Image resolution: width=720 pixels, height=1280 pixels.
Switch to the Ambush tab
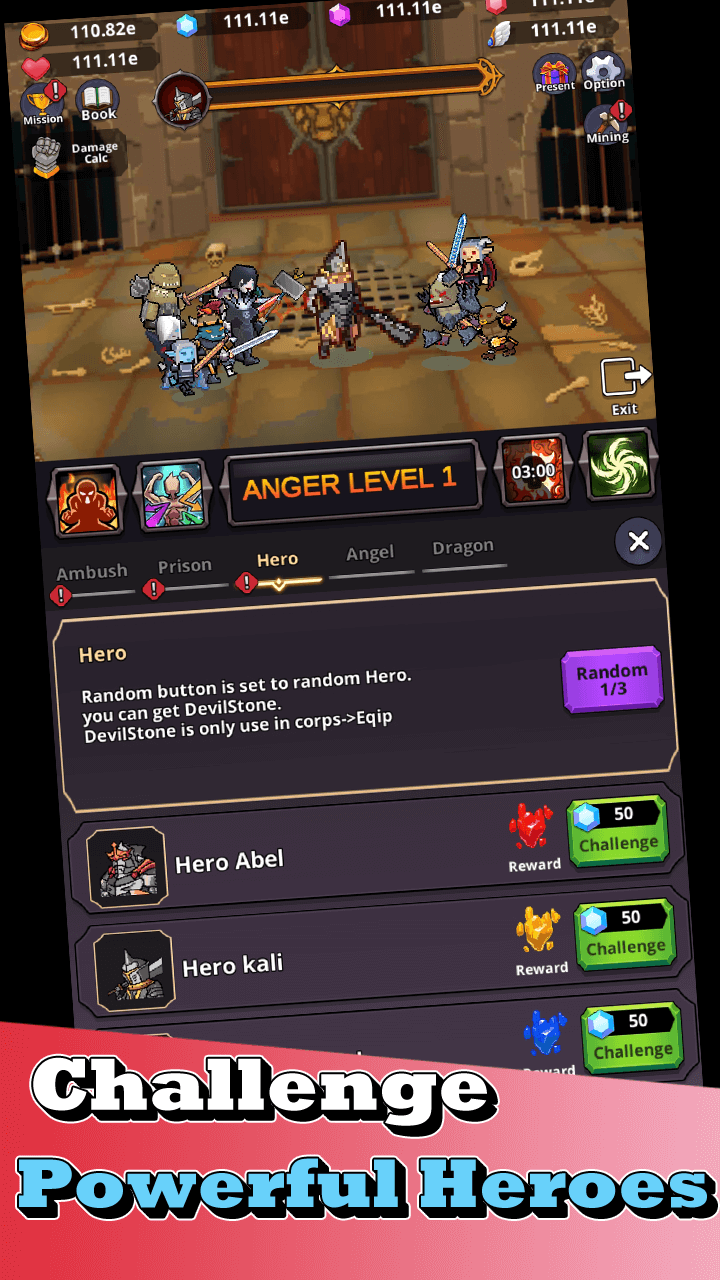[x=92, y=574]
